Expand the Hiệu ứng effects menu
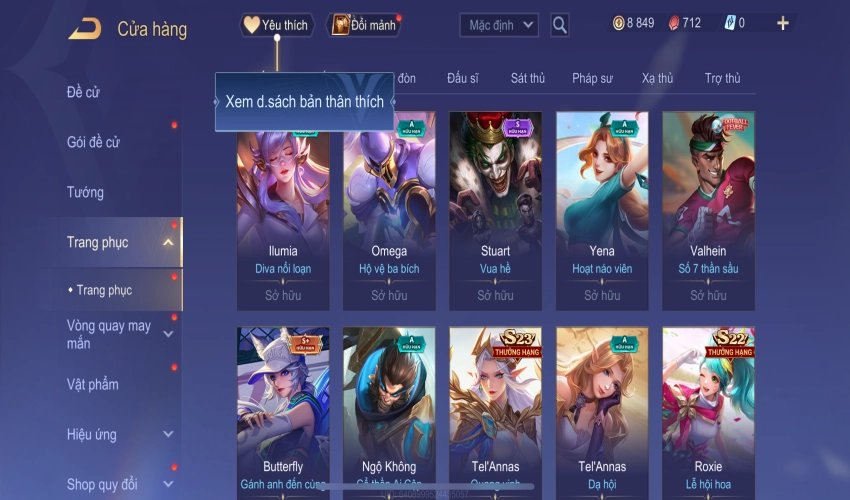The image size is (850, 500). coord(168,435)
